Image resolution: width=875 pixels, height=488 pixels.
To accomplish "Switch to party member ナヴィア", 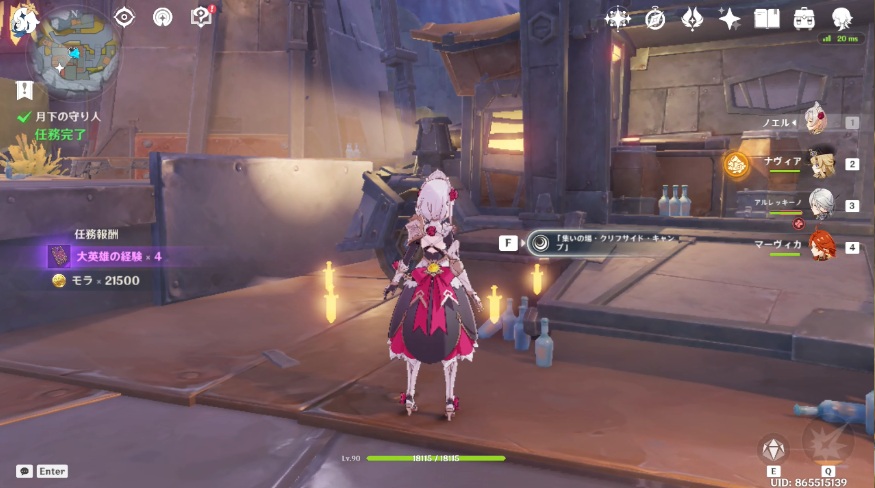I will [820, 163].
